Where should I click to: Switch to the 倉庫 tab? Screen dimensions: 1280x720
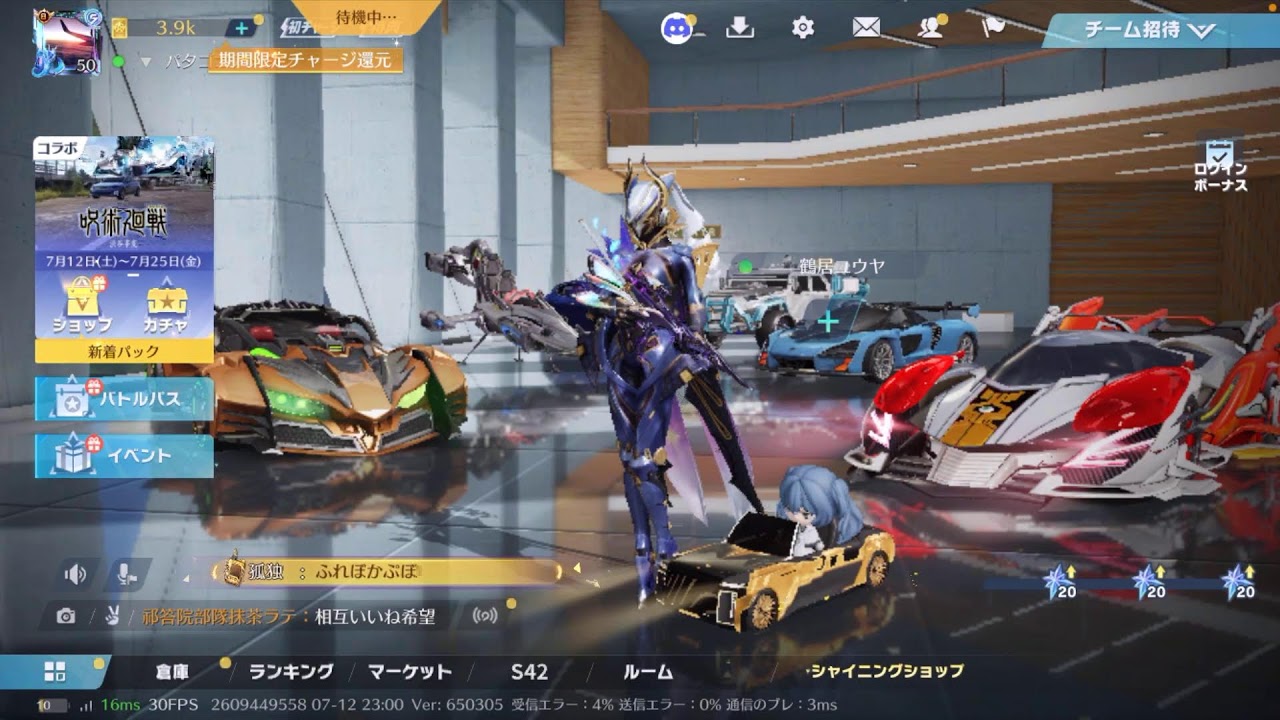coord(172,672)
